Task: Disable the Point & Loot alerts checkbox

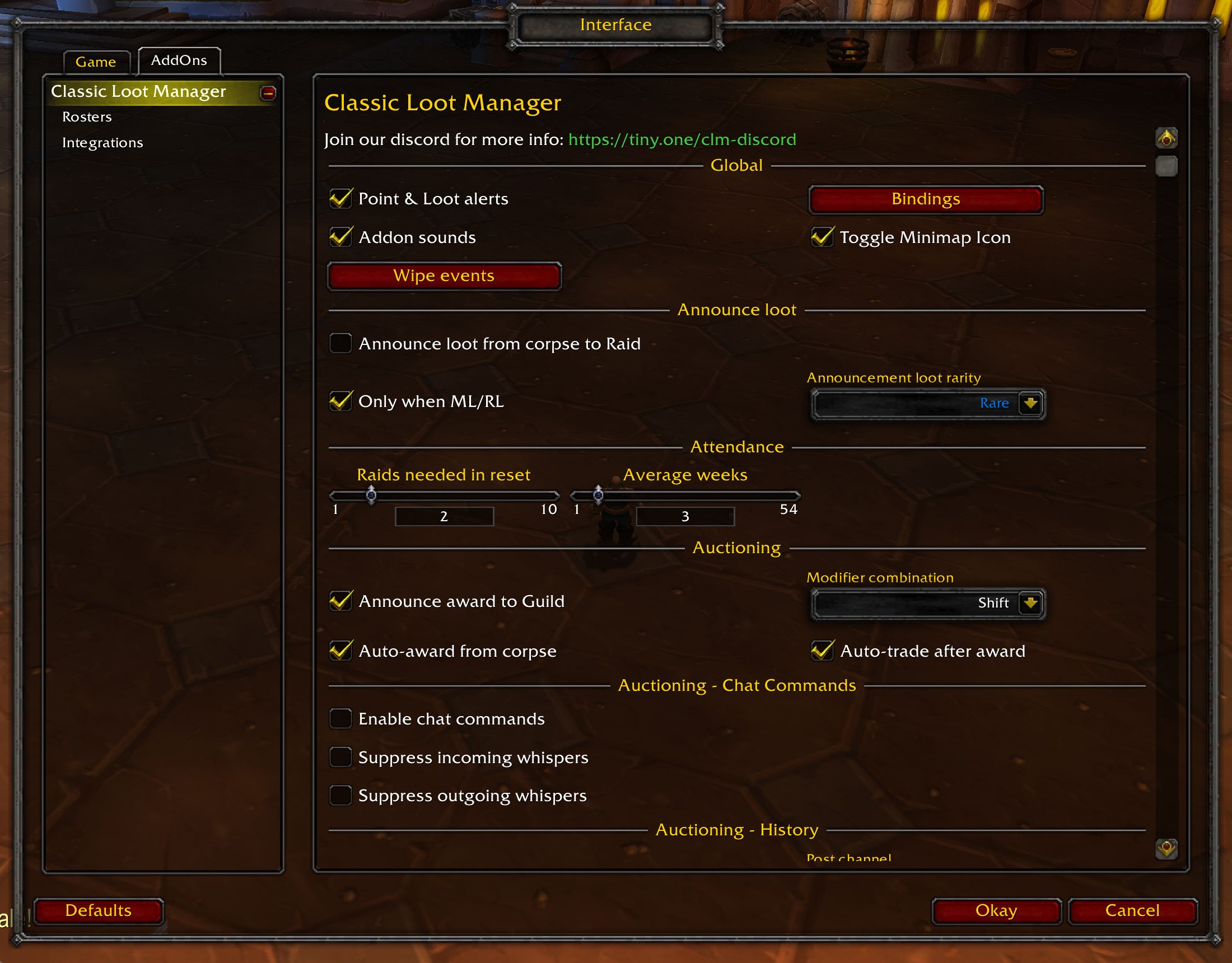Action: [340, 199]
